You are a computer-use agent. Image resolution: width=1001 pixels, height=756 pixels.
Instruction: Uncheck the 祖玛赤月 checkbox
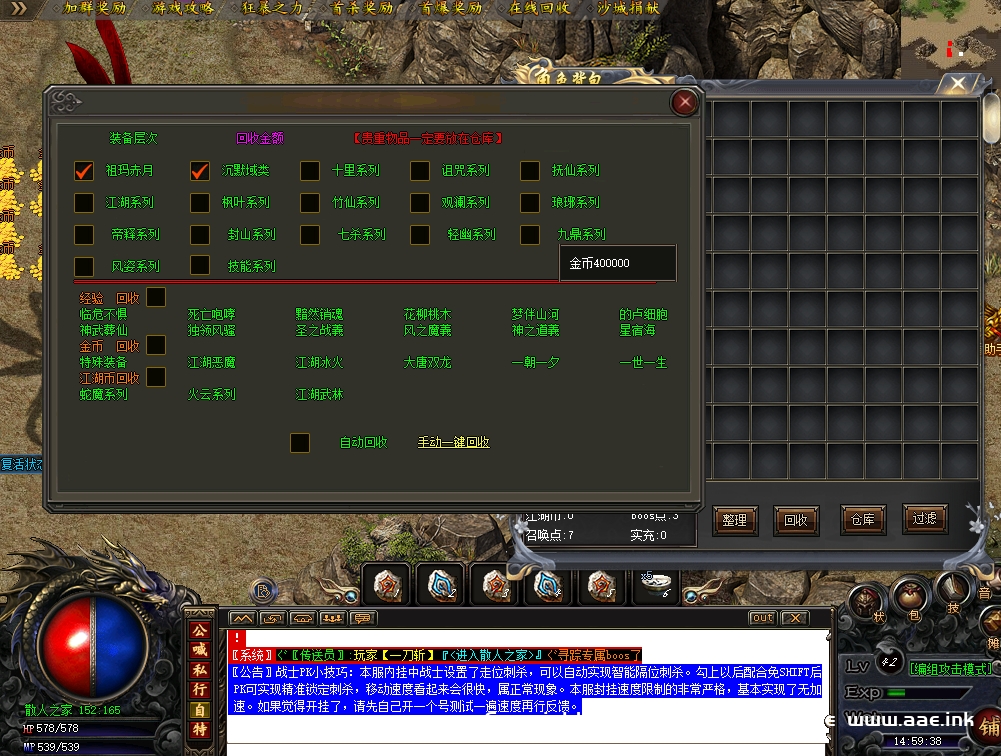(84, 171)
